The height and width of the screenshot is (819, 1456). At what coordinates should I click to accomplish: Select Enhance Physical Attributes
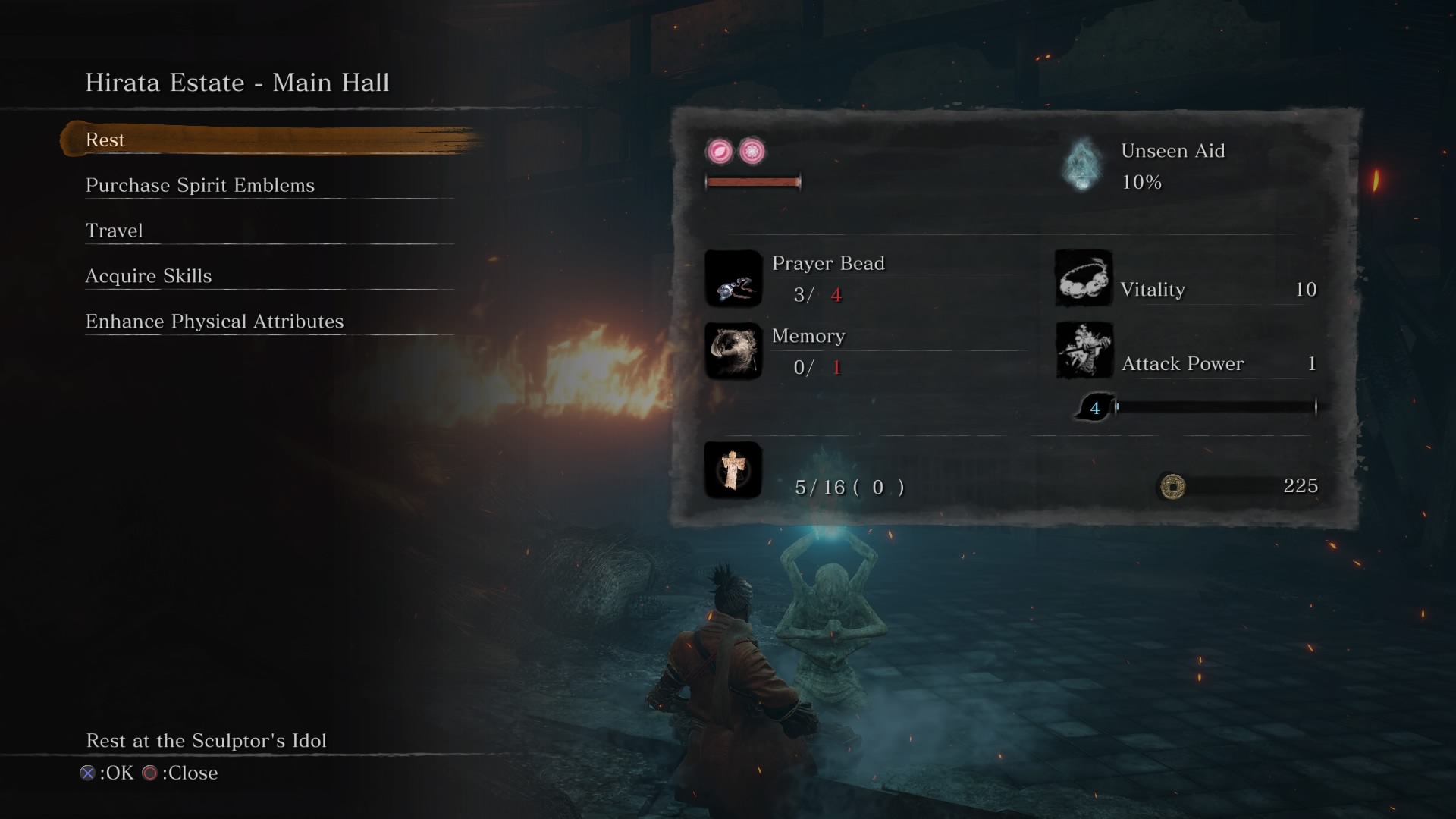[x=215, y=322]
